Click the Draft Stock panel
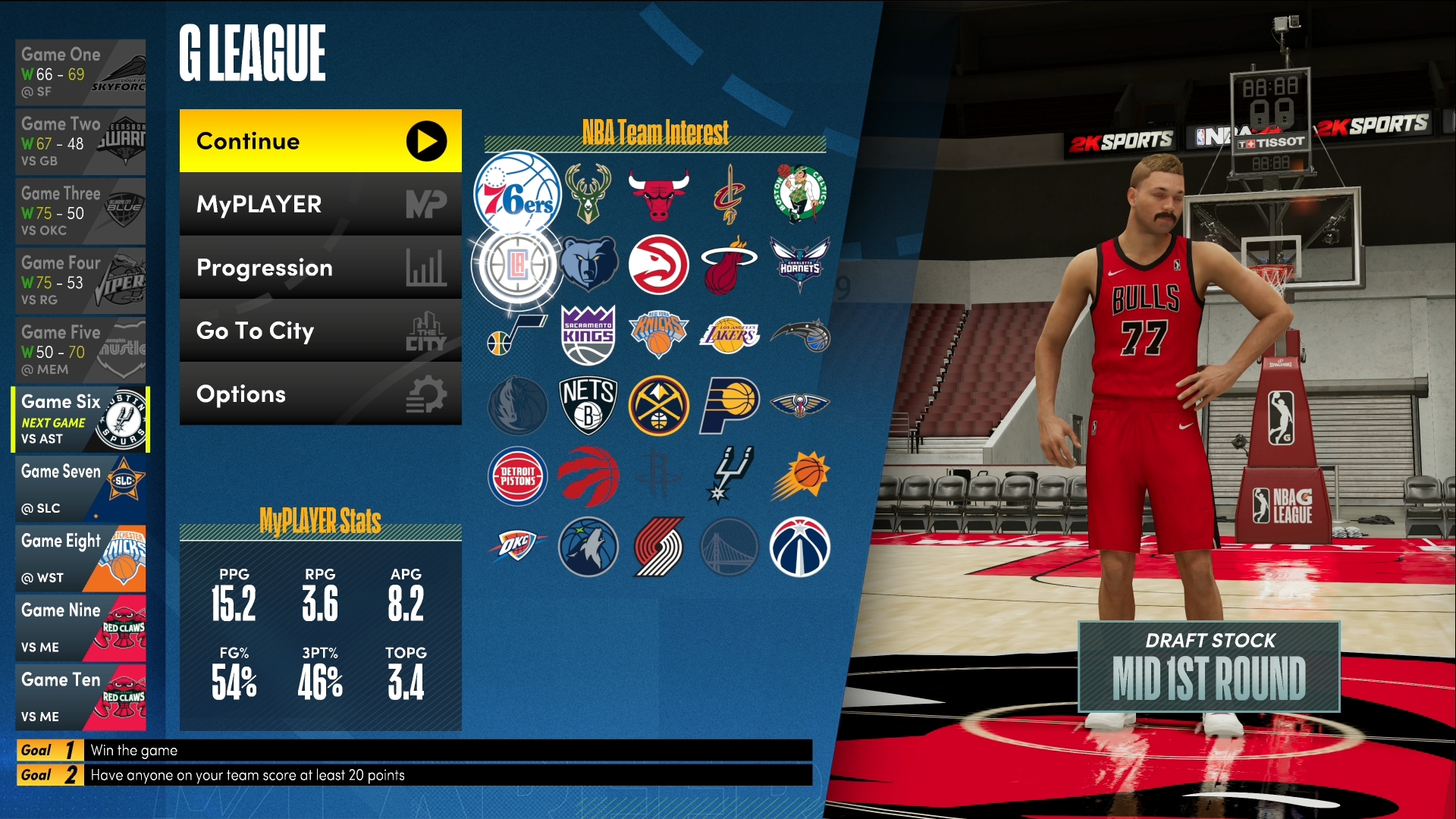Image resolution: width=1456 pixels, height=819 pixels. tap(1209, 667)
